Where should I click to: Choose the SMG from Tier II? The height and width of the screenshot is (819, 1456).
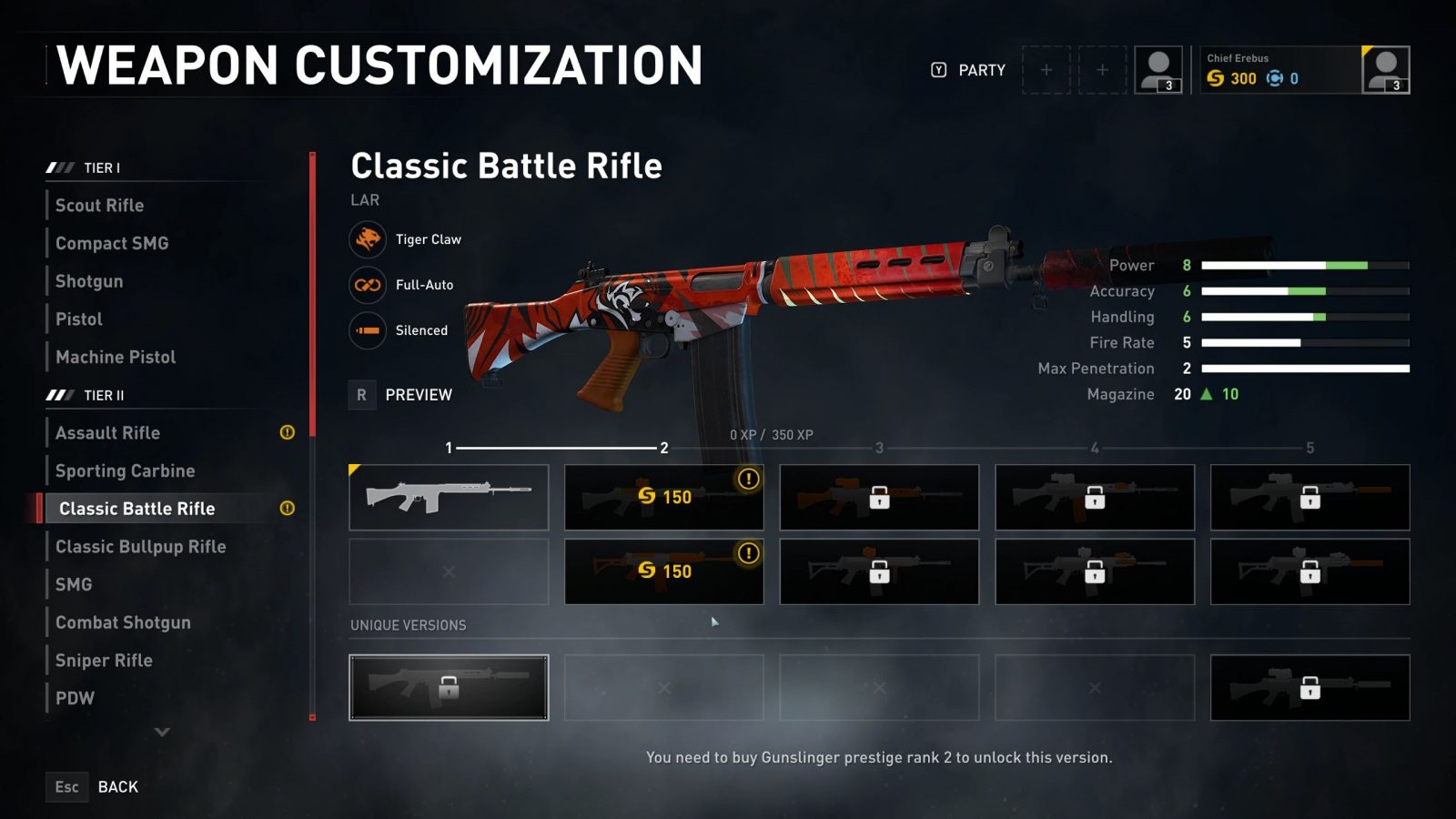[74, 585]
